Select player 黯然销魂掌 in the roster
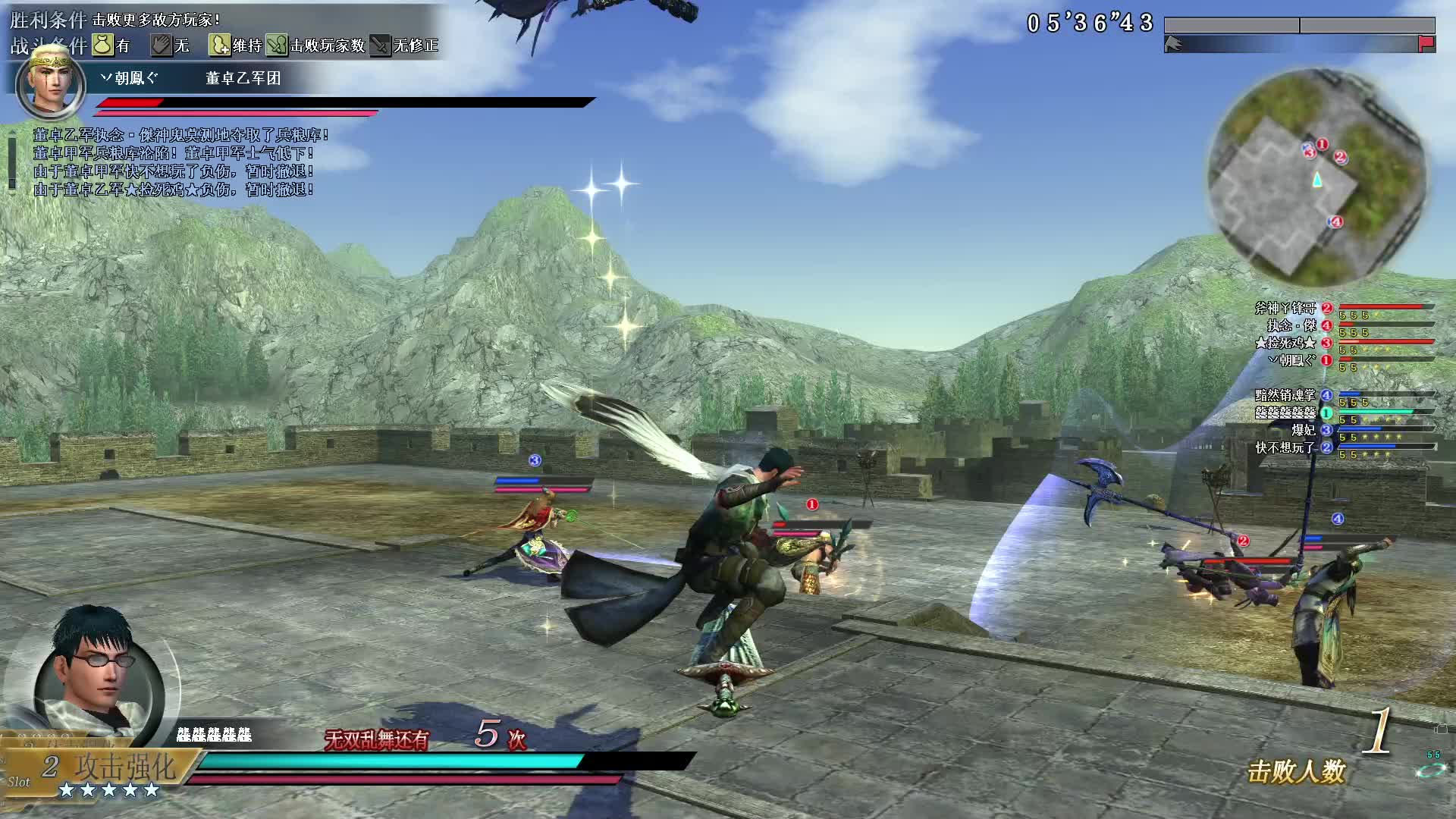 coord(1286,395)
